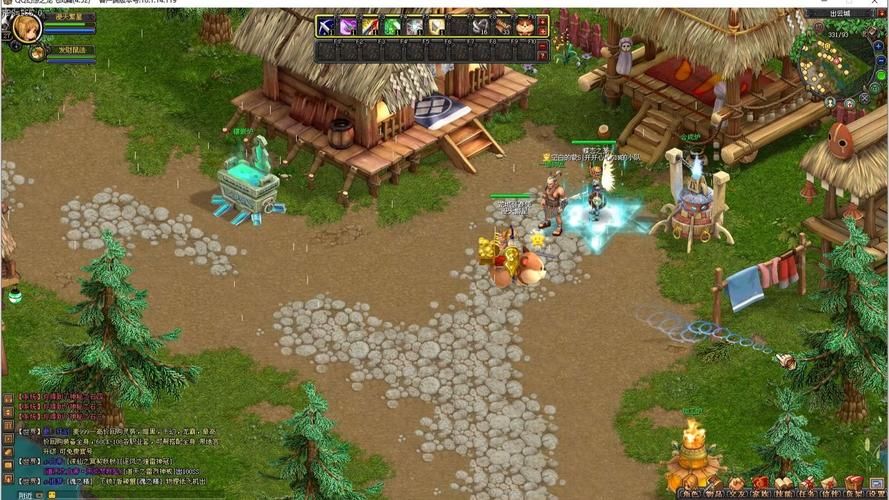
Task: Click the player character portrait
Action: pos(26,27)
